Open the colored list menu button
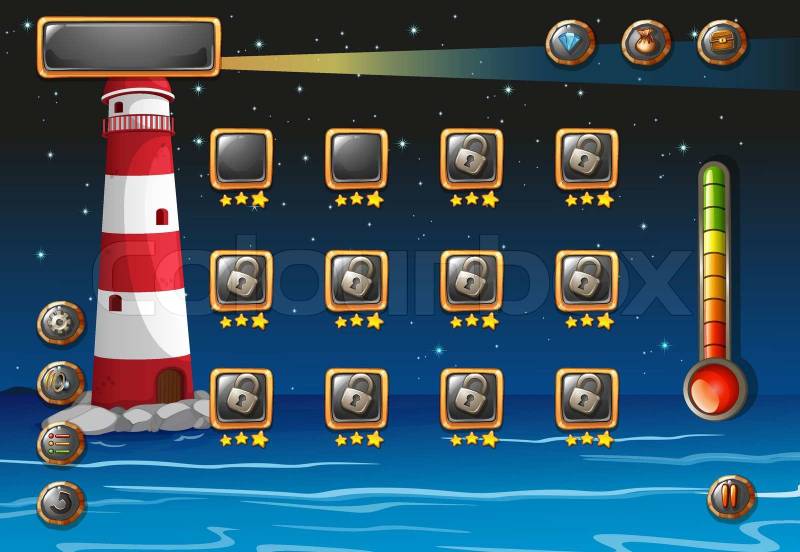Viewport: 800px width, 552px height. (x=61, y=442)
